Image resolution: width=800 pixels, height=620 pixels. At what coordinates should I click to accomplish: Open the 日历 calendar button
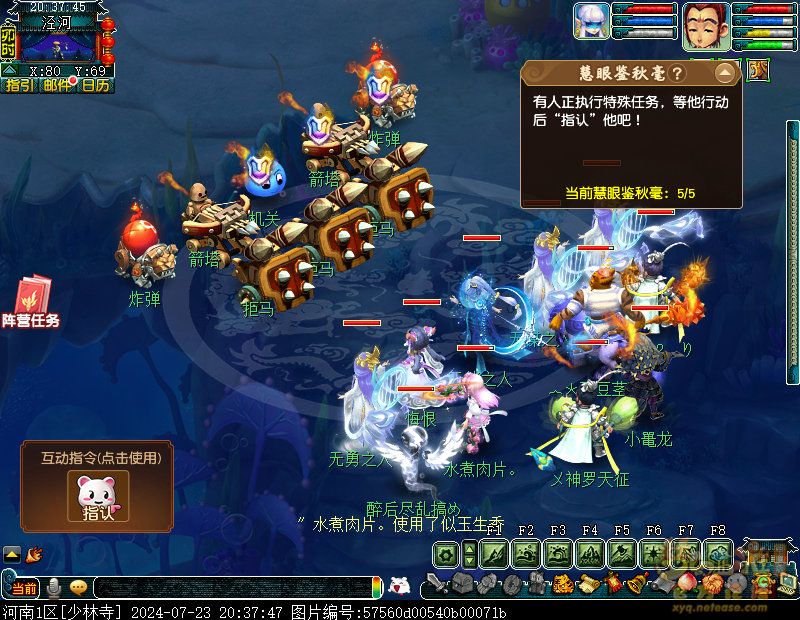[96, 86]
